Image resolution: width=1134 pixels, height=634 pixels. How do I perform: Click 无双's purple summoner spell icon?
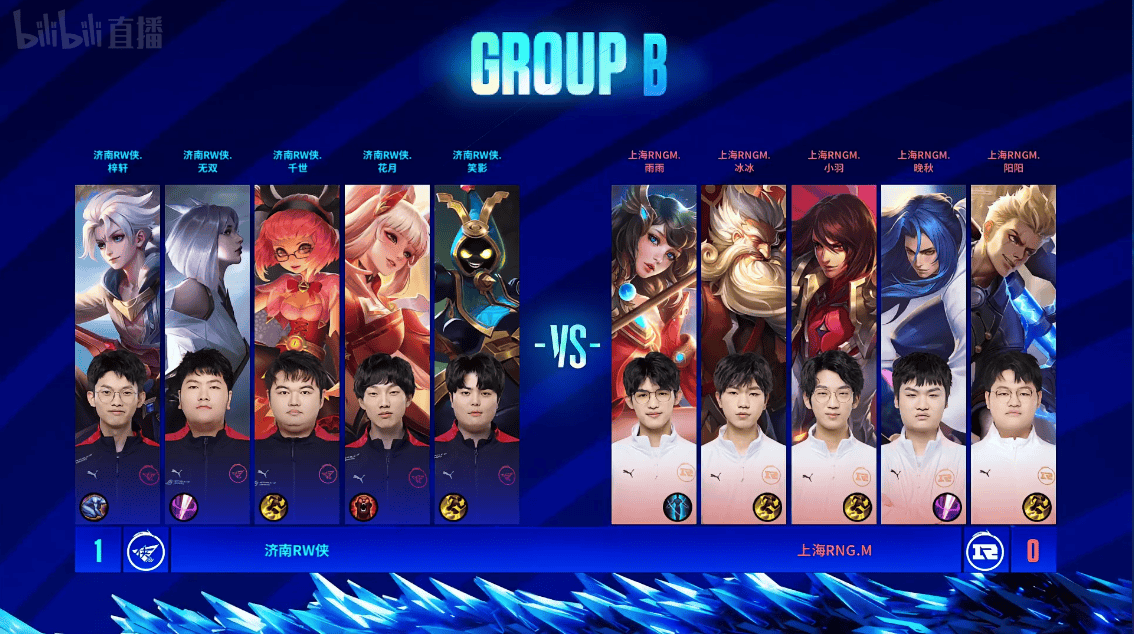[x=184, y=507]
